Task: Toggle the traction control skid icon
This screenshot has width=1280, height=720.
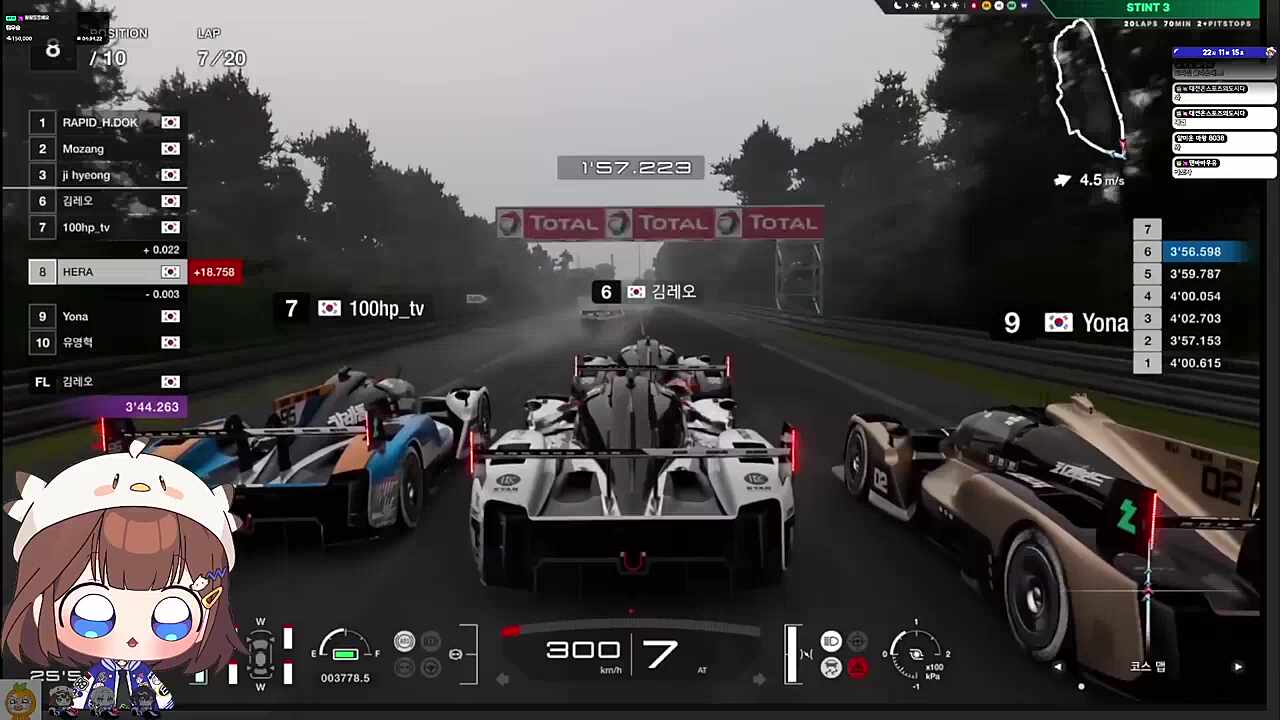Action: tap(831, 668)
